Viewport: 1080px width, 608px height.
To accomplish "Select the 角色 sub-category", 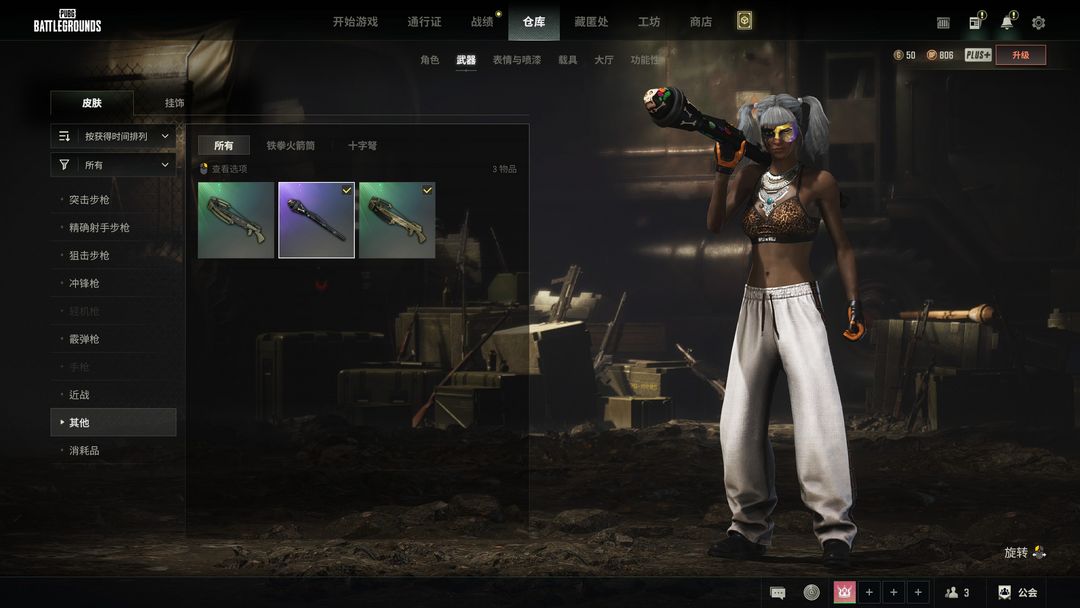I will pos(429,60).
